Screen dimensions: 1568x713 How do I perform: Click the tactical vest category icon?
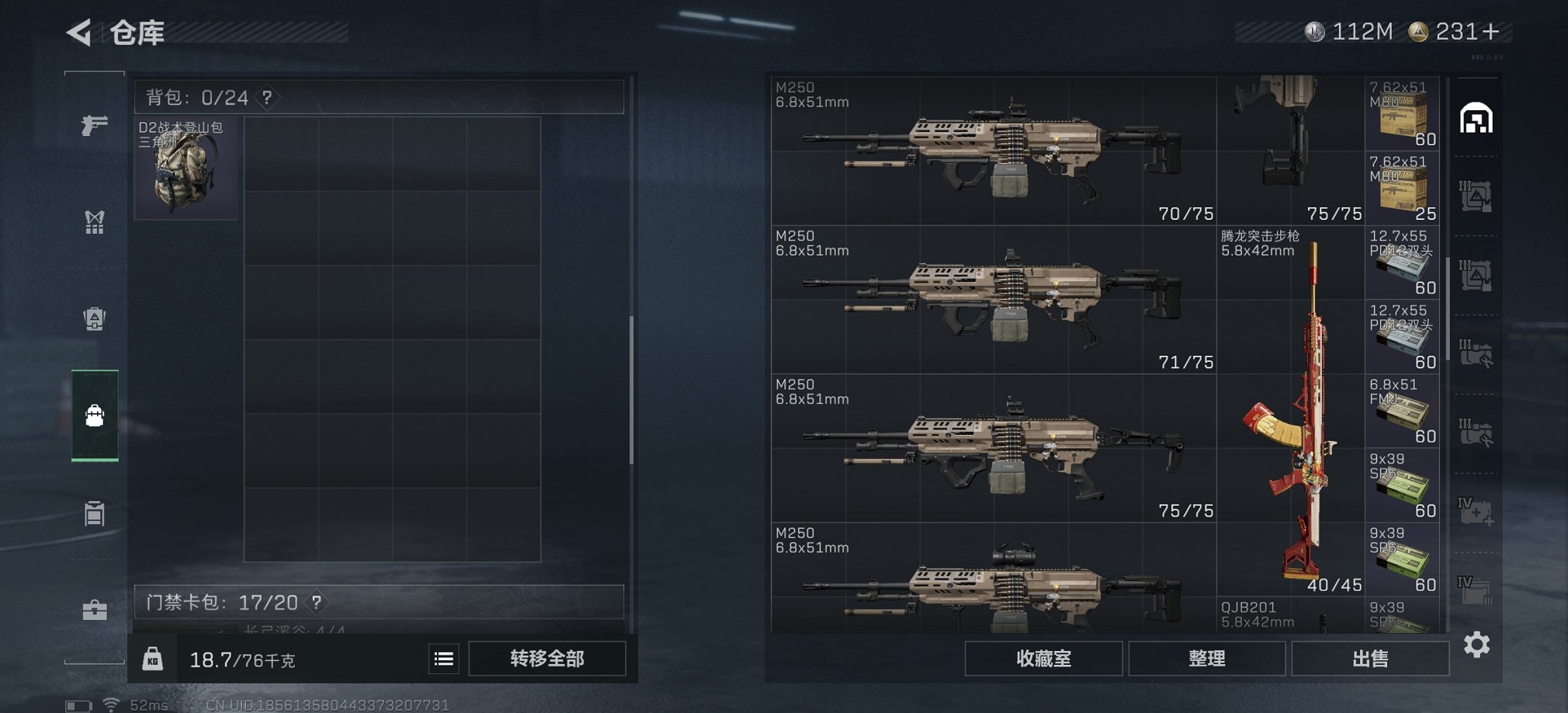tap(94, 319)
